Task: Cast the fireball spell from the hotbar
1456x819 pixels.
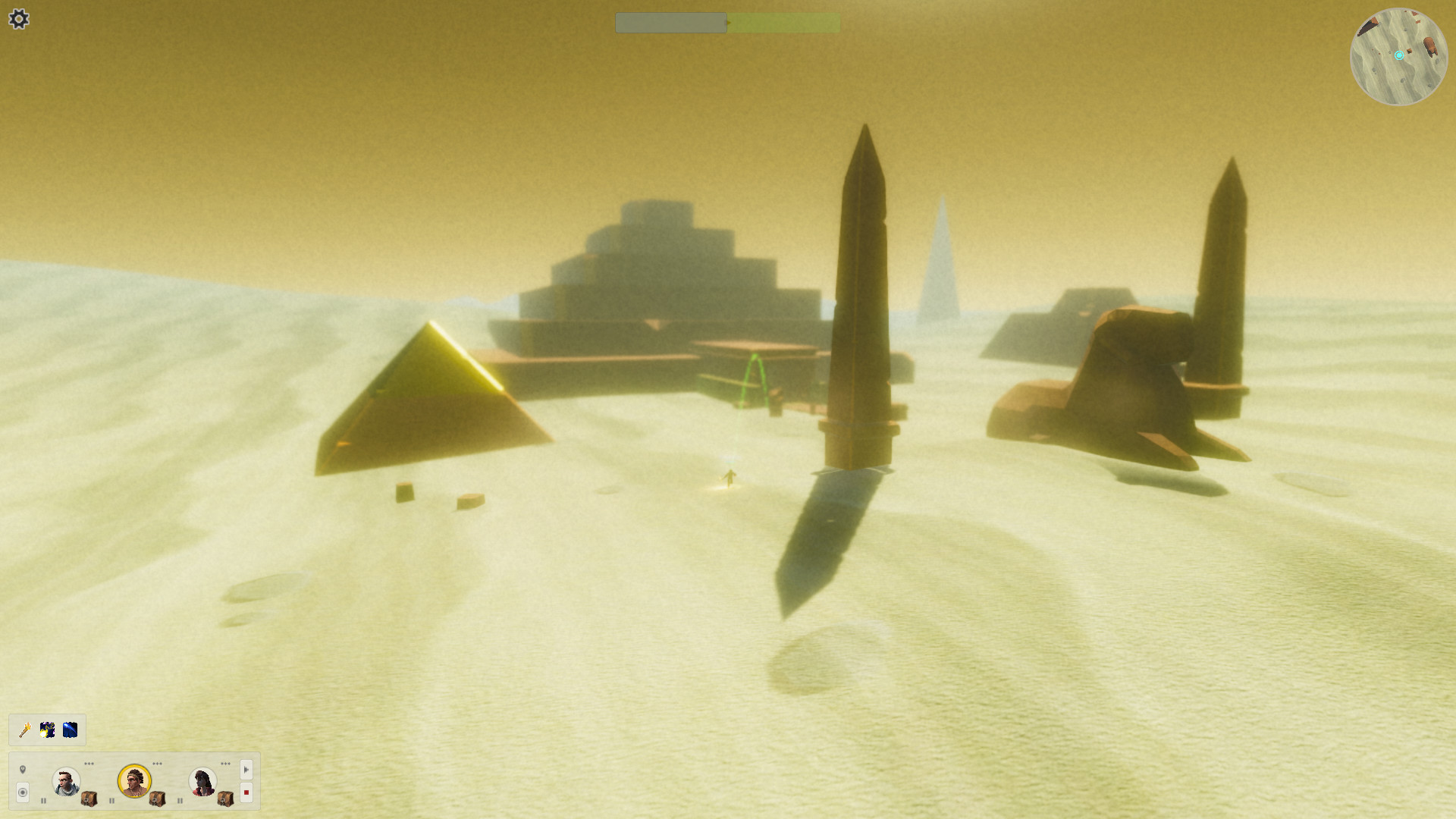Action: [x=47, y=730]
